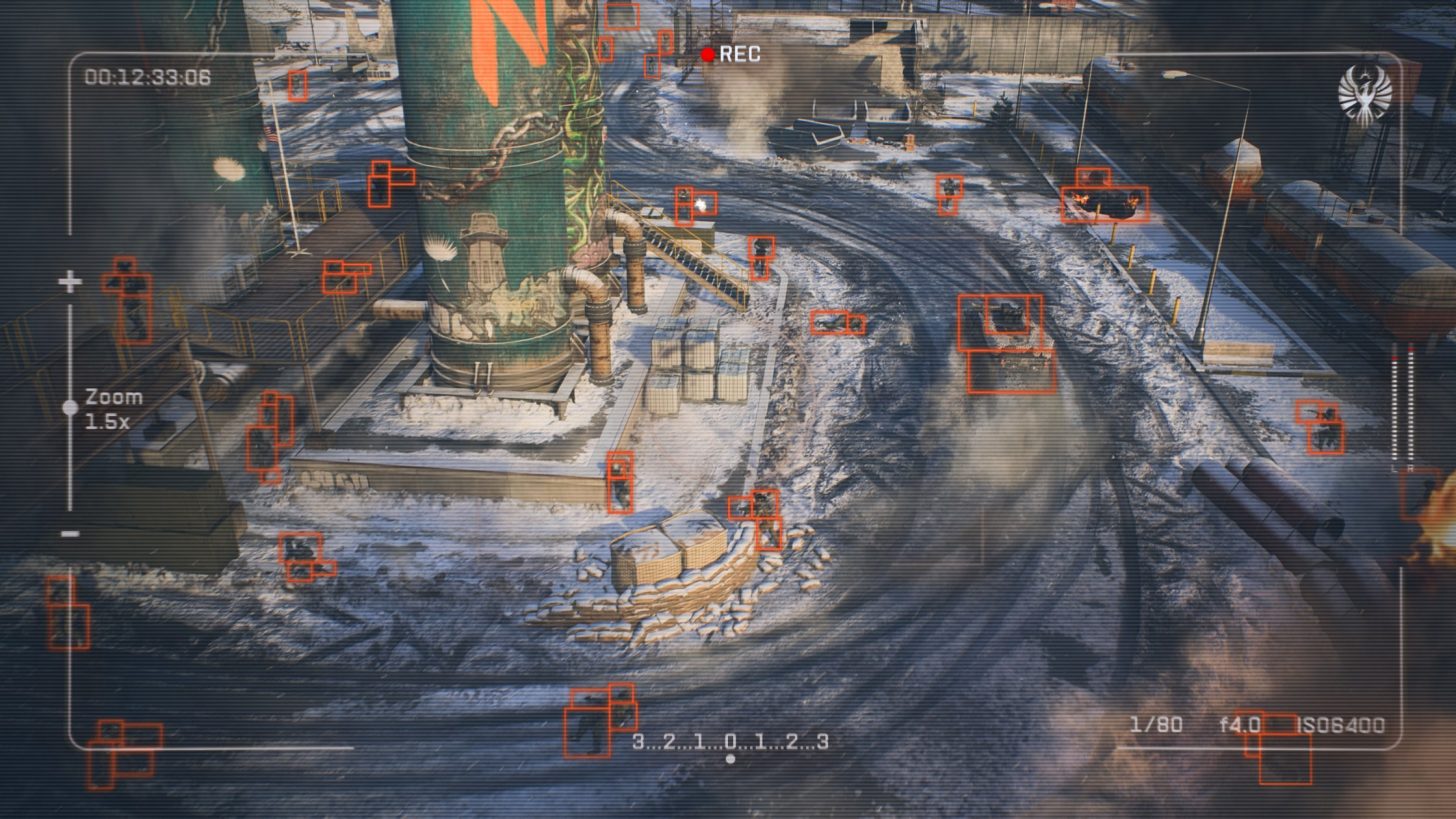Click the target box on the burning vehicle

coord(1105,202)
